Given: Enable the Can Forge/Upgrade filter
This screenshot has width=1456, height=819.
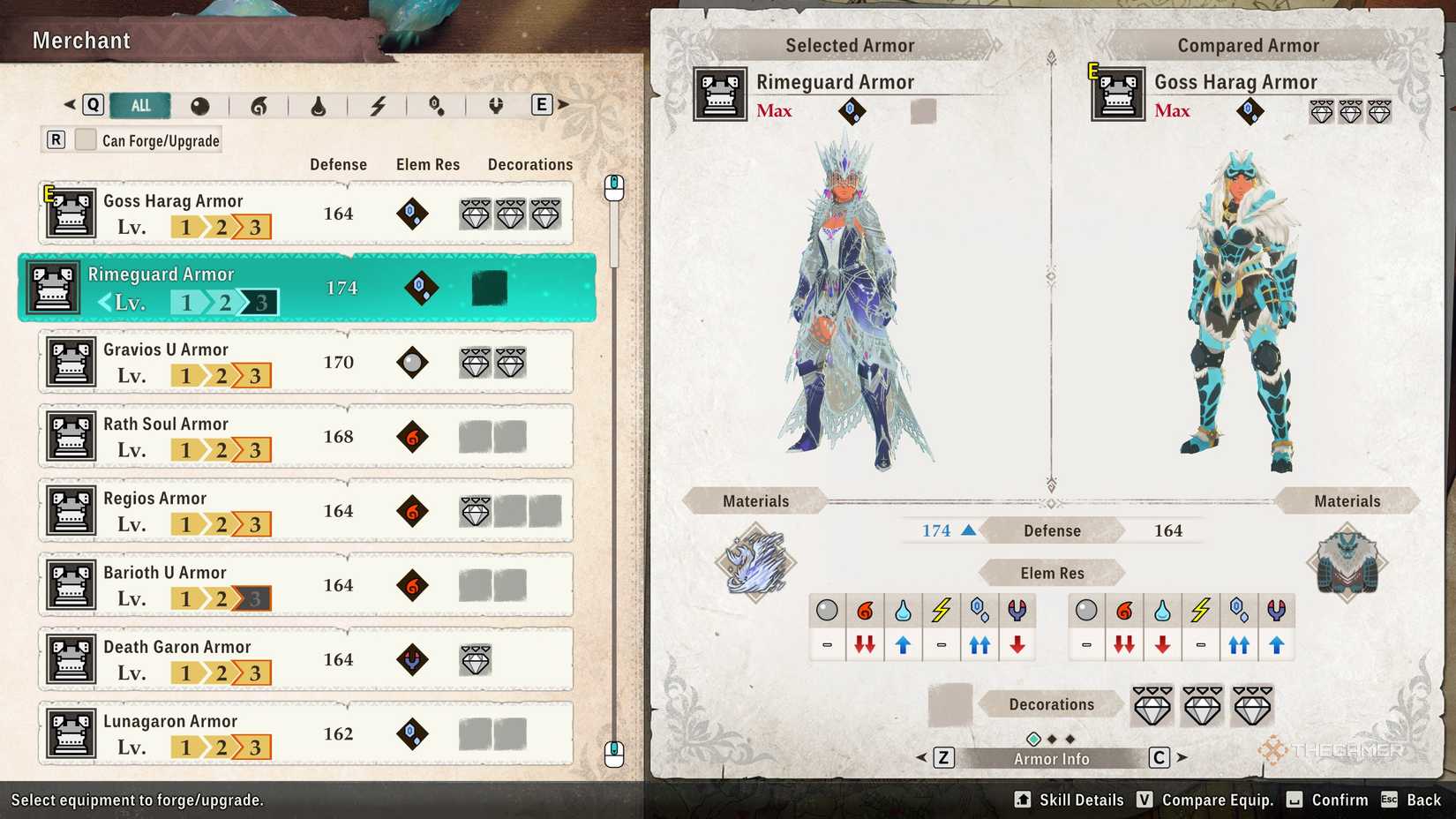Looking at the screenshot, I should [86, 139].
